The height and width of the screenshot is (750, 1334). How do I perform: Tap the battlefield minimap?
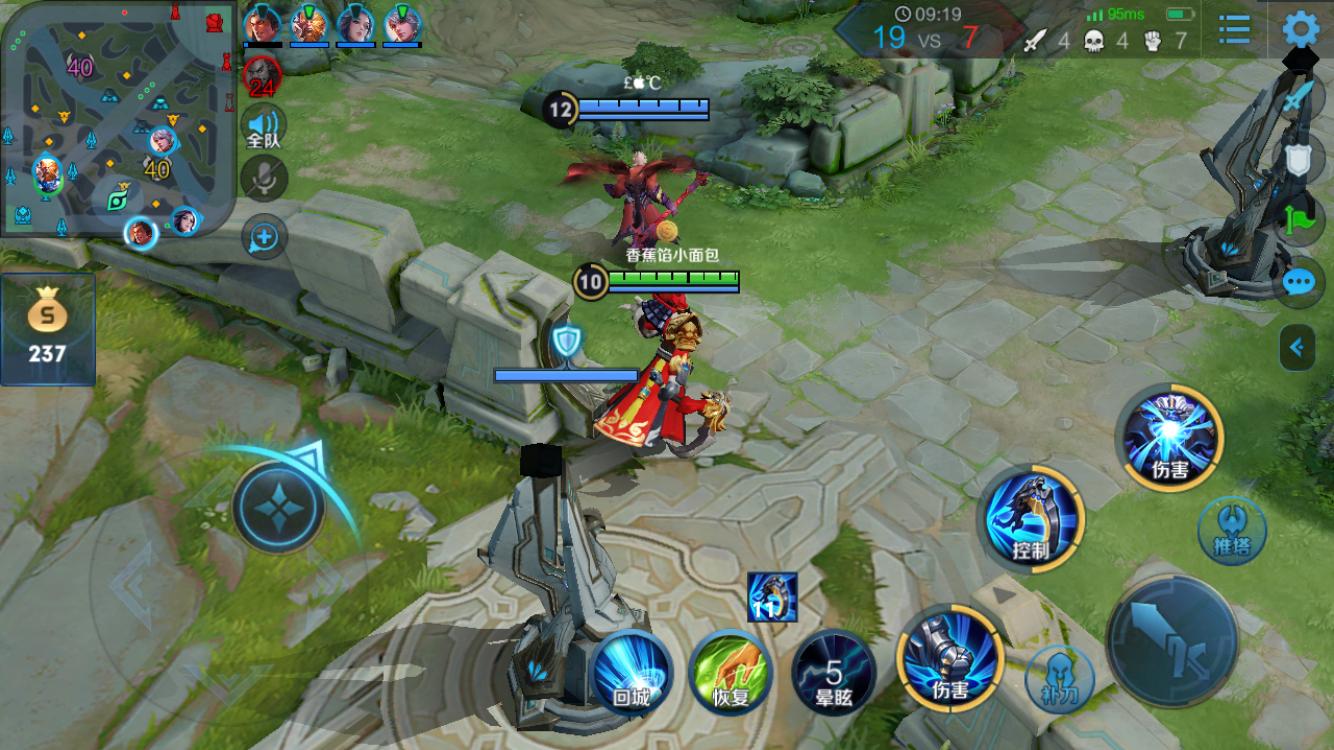coord(117,120)
